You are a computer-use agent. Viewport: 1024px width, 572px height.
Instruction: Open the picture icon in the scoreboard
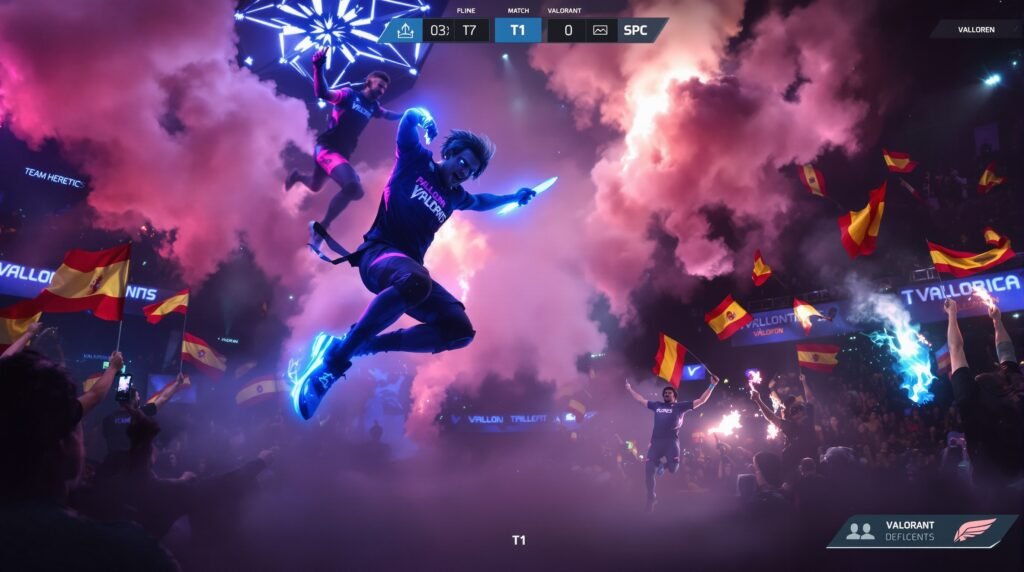click(600, 30)
